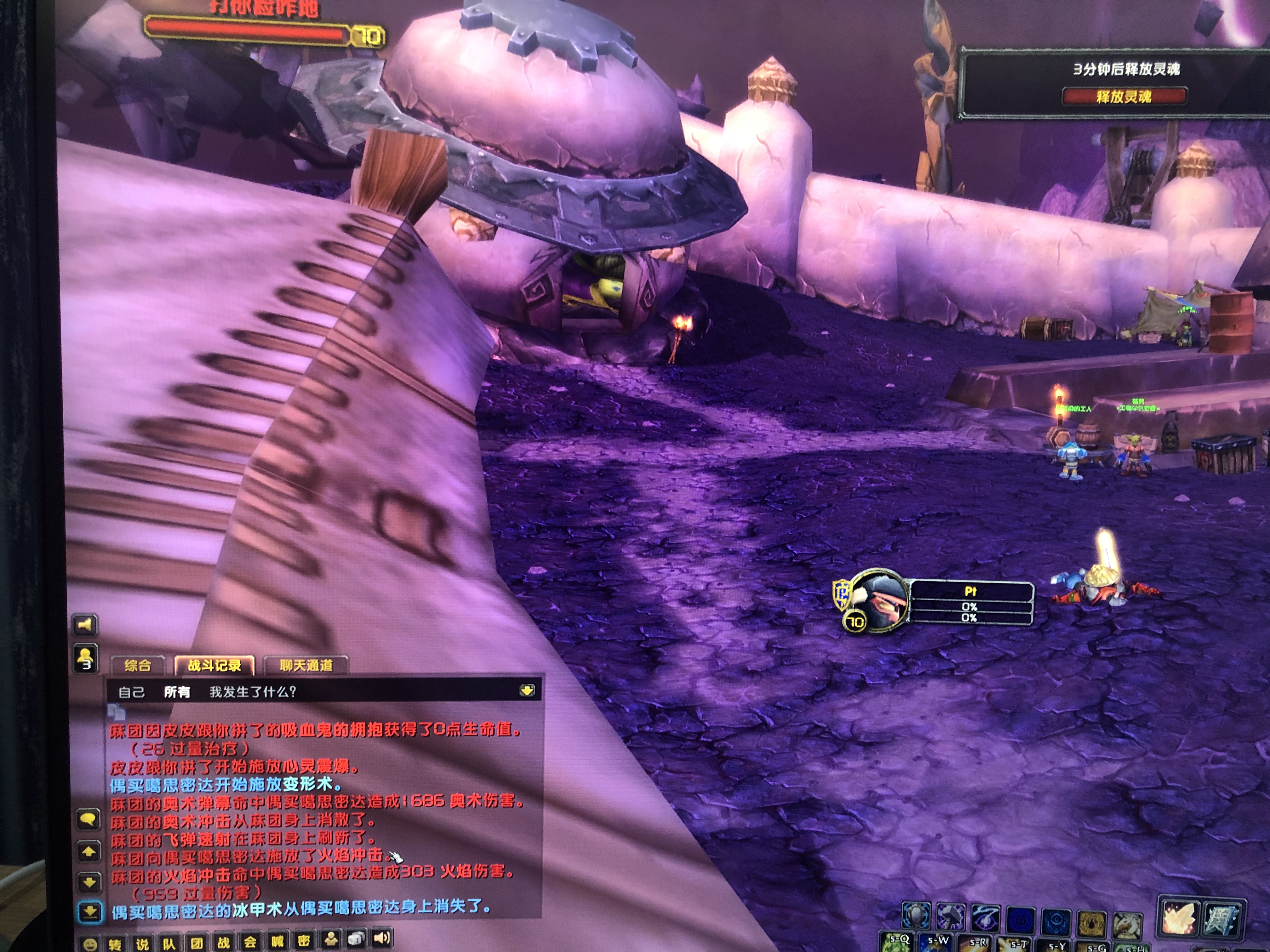
Task: Open the combat log yellow arrow dropdown
Action: (x=527, y=690)
